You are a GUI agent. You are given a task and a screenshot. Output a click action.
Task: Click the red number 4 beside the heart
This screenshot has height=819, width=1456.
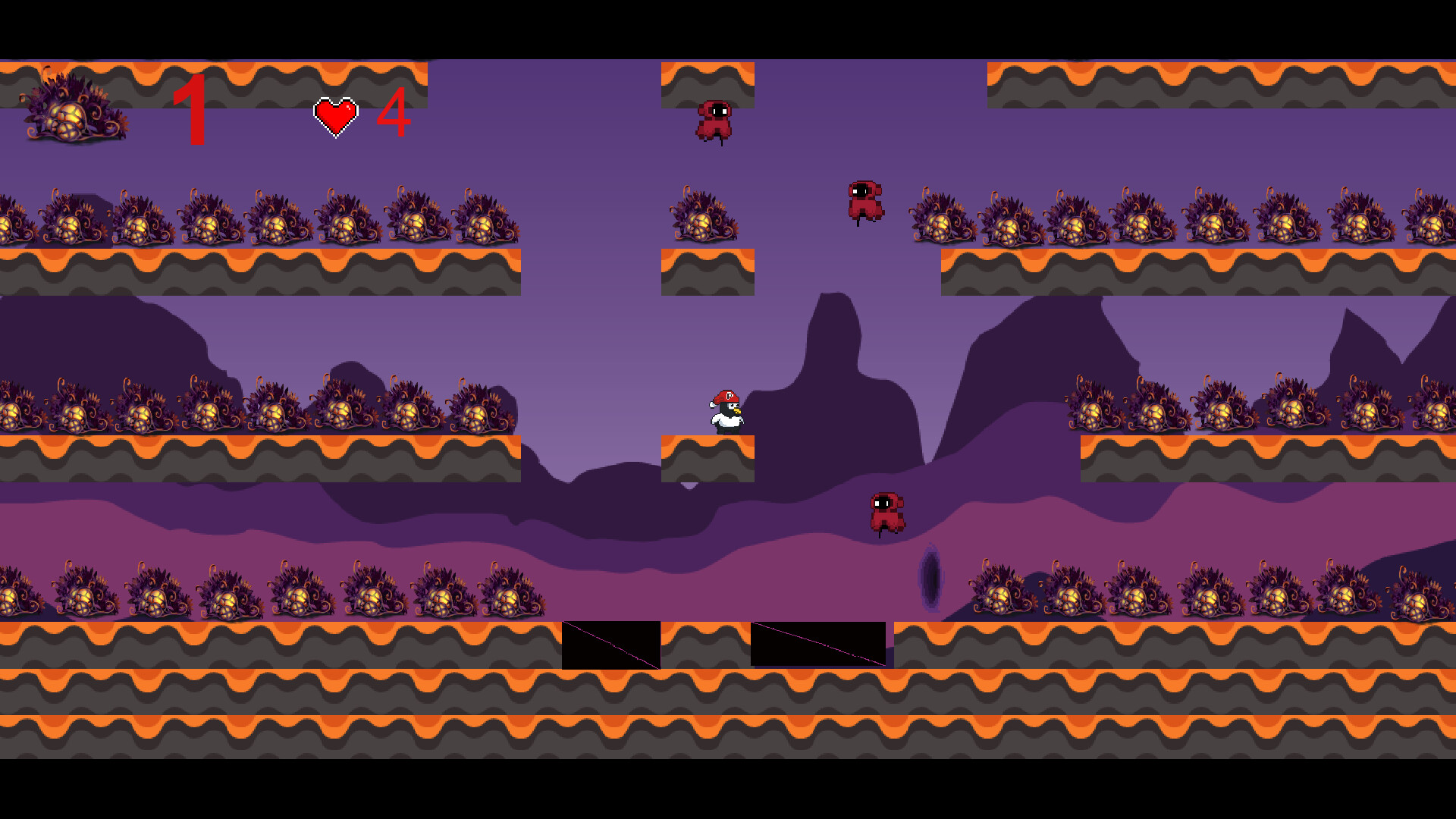pos(394,114)
